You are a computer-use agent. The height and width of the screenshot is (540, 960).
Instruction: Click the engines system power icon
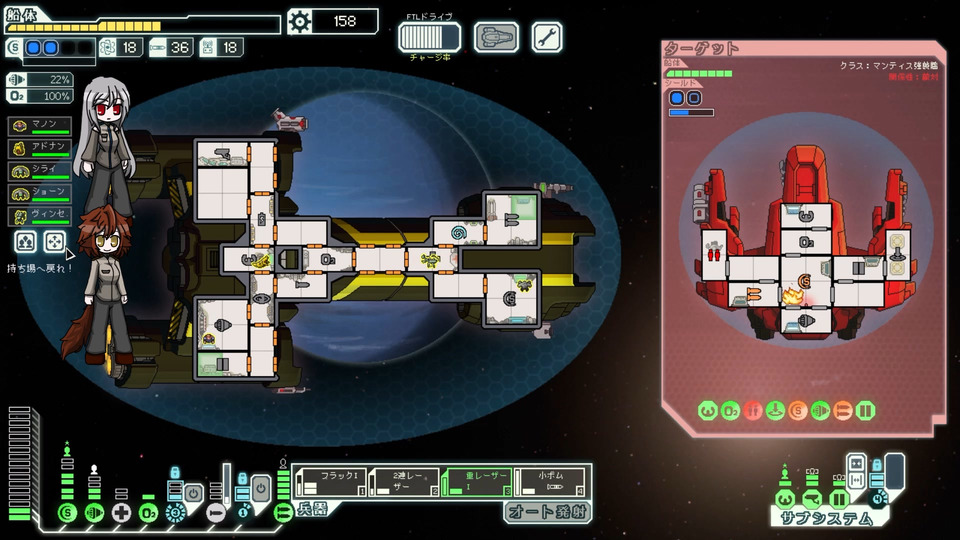point(94,512)
